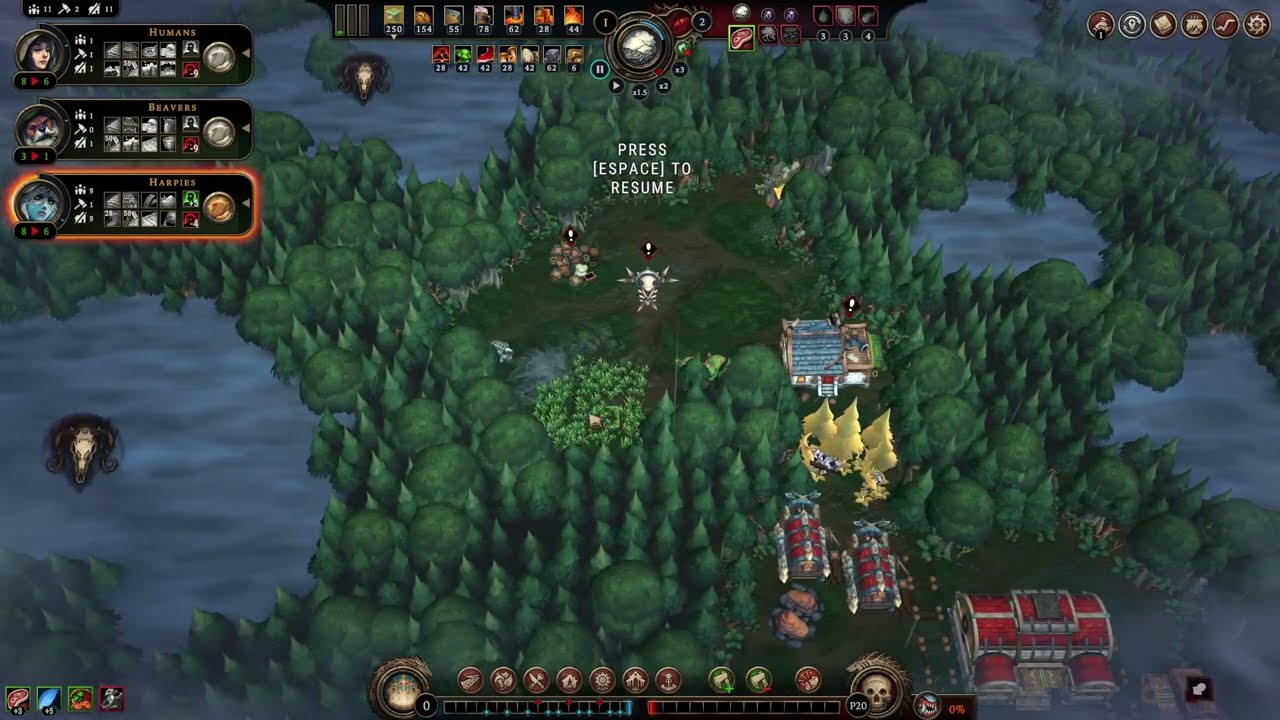
Task: Set game speed to x1.5
Action: [x=640, y=91]
